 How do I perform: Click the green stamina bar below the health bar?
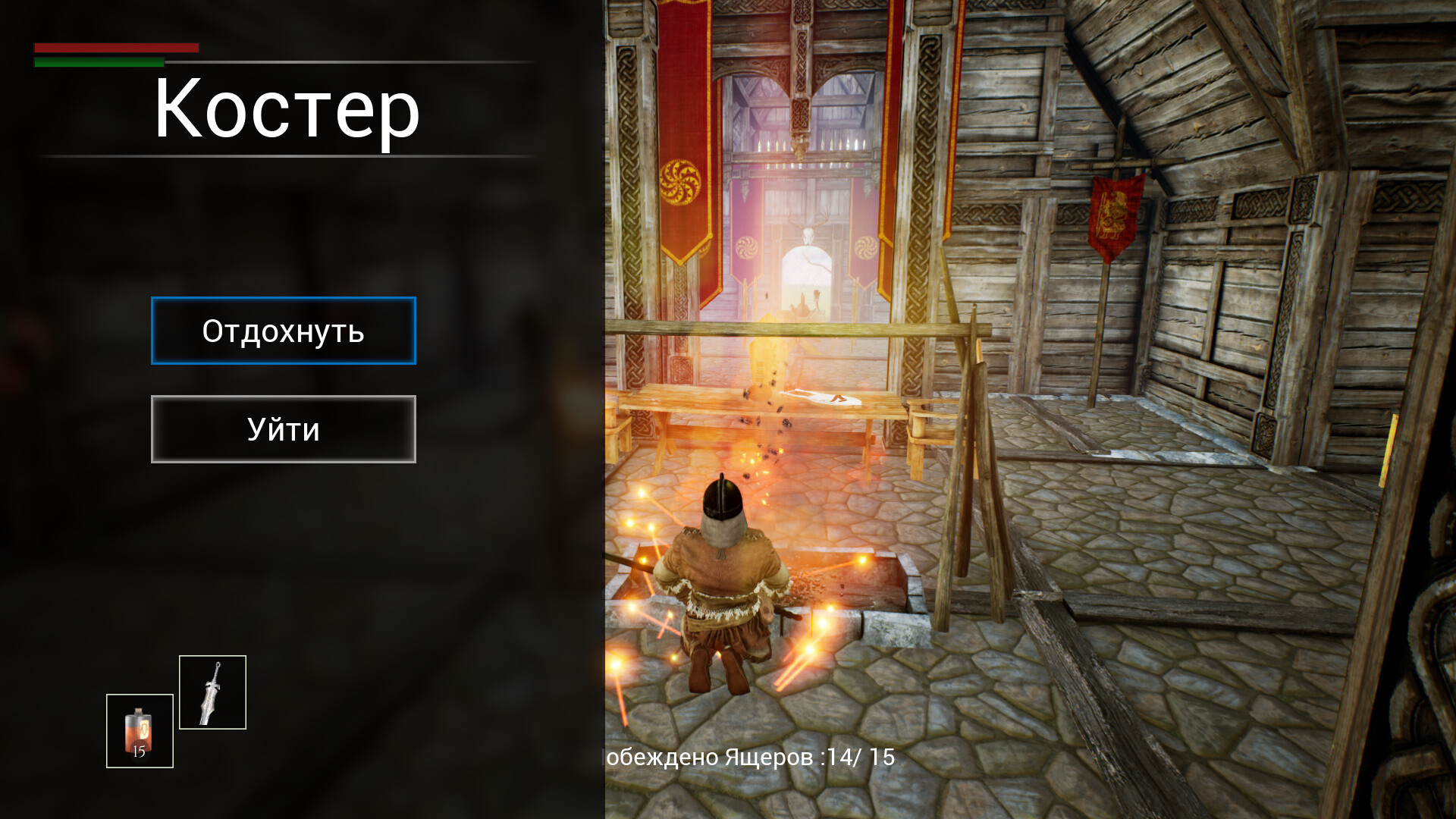(97, 62)
